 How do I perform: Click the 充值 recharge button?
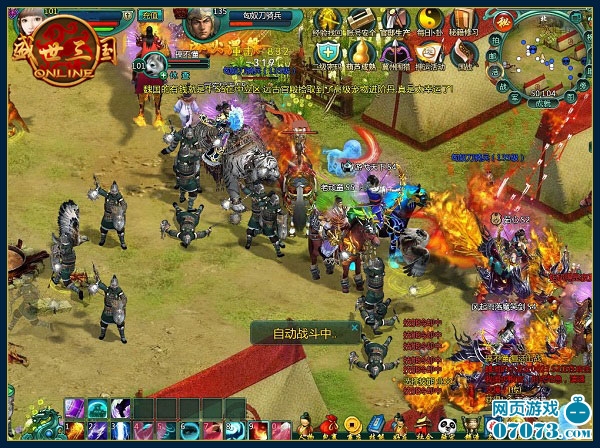coord(150,17)
